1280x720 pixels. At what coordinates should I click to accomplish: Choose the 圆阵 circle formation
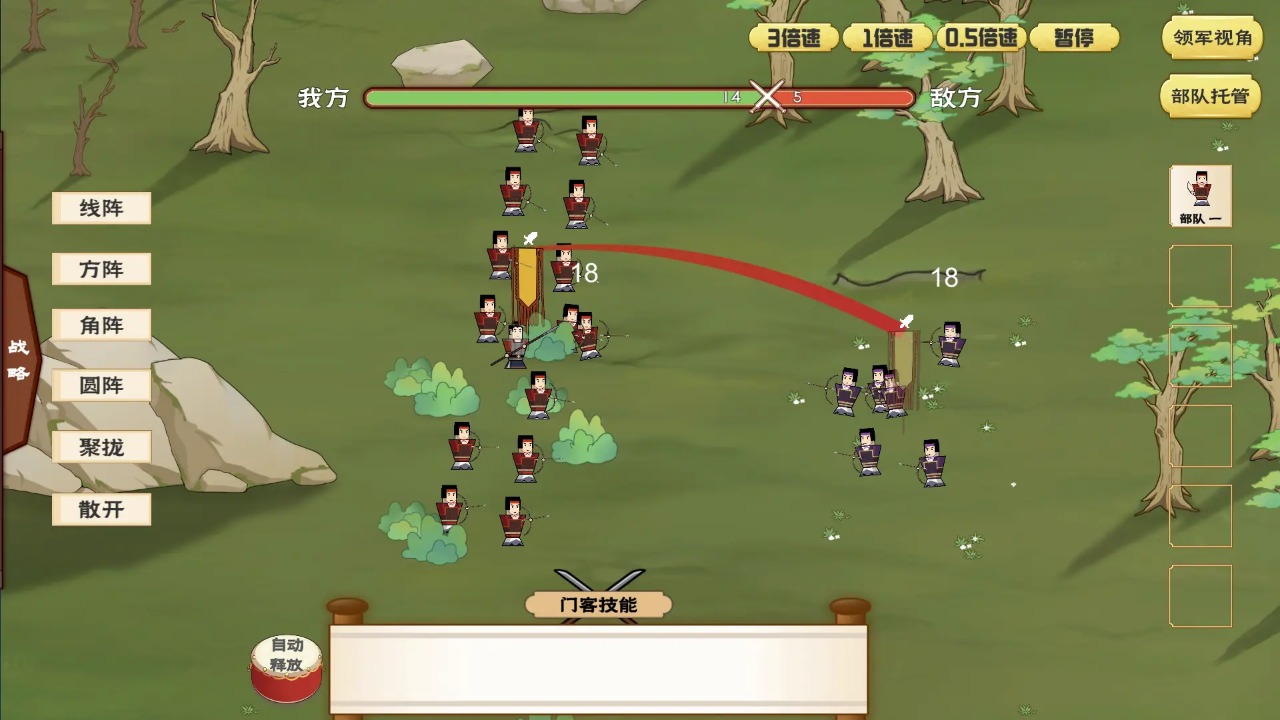coord(101,386)
